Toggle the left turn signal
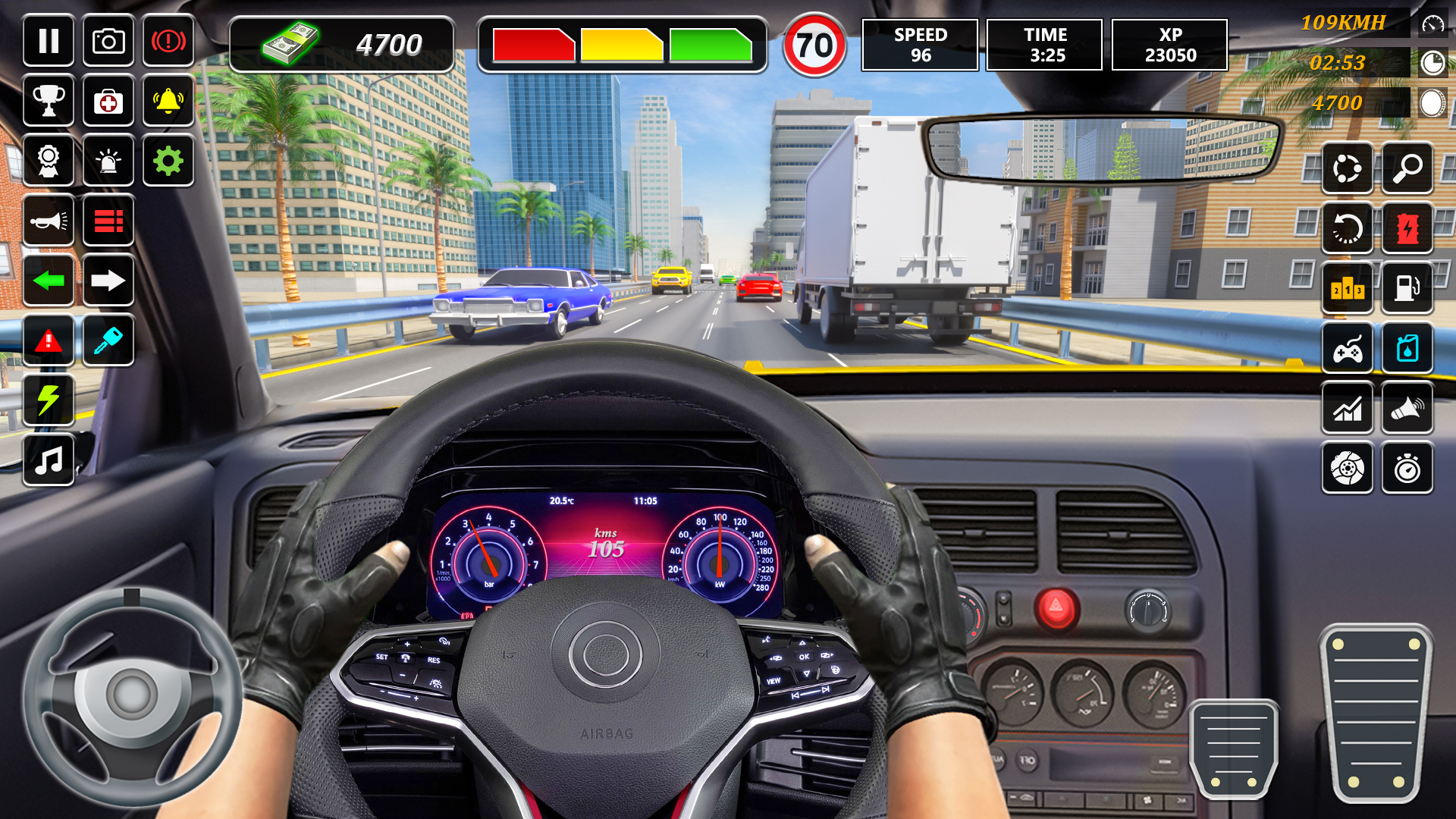This screenshot has width=1456, height=819. point(49,281)
